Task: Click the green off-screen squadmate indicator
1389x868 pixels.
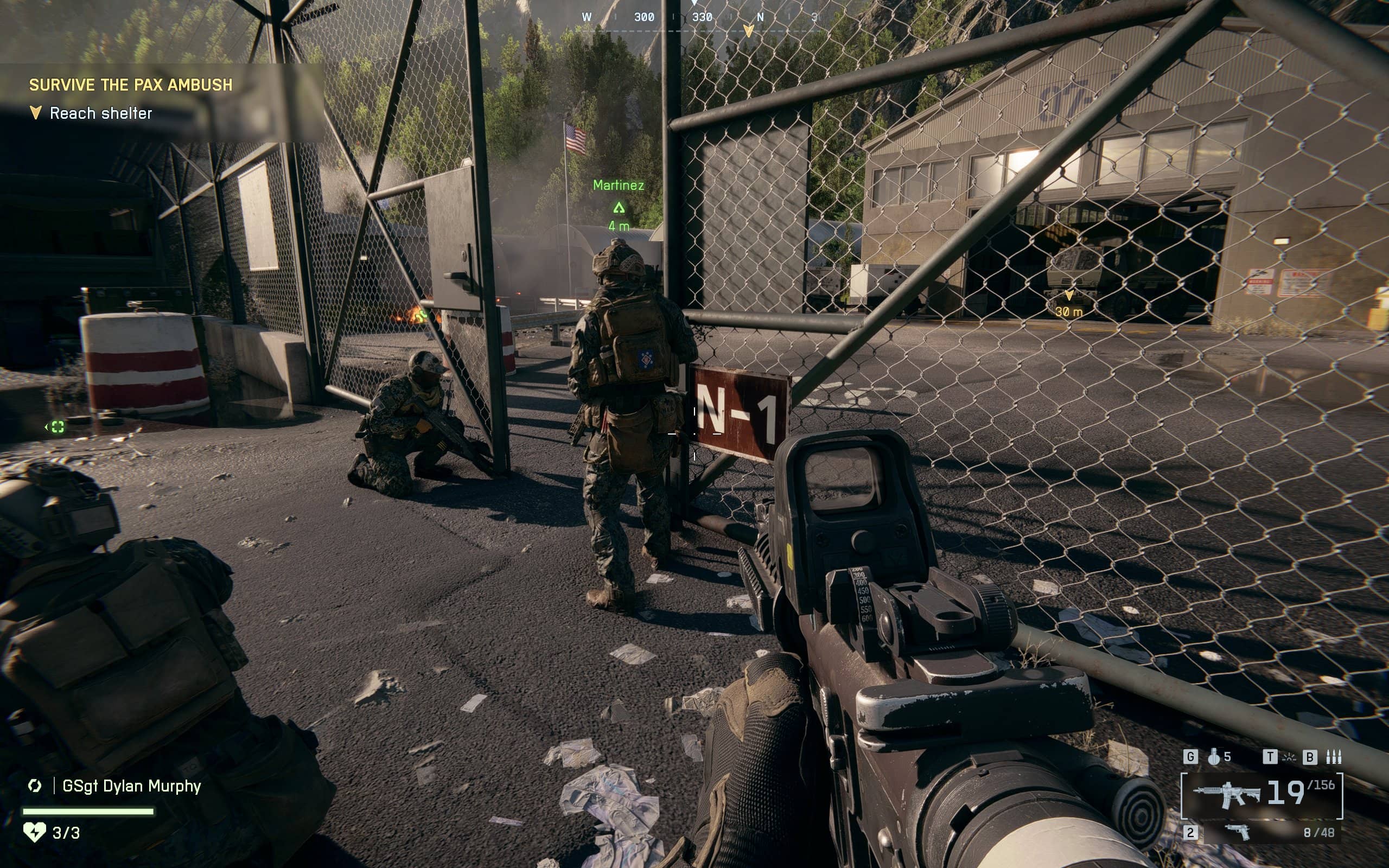Action: coord(57,426)
